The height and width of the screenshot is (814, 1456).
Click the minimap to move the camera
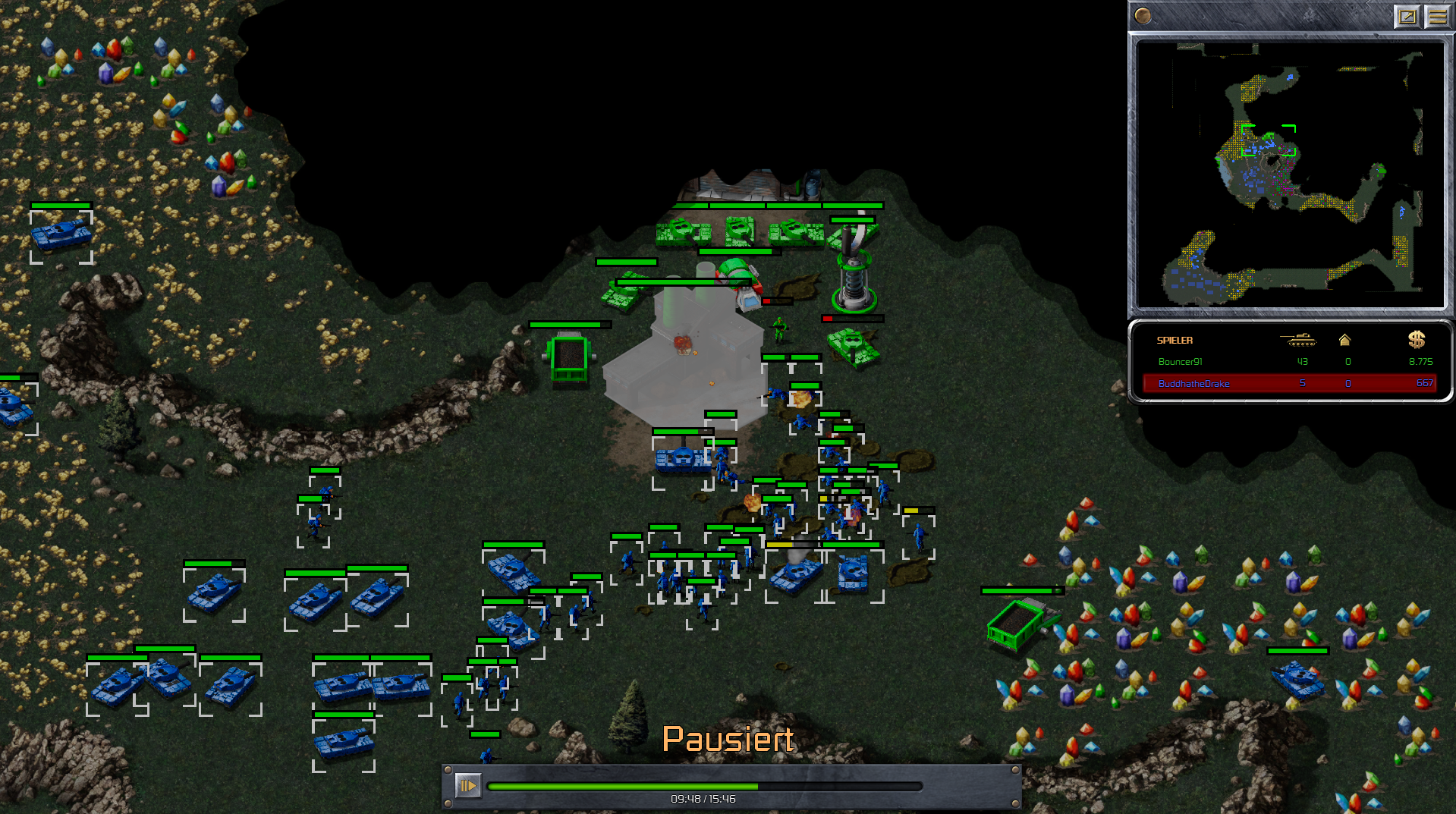click(1290, 174)
